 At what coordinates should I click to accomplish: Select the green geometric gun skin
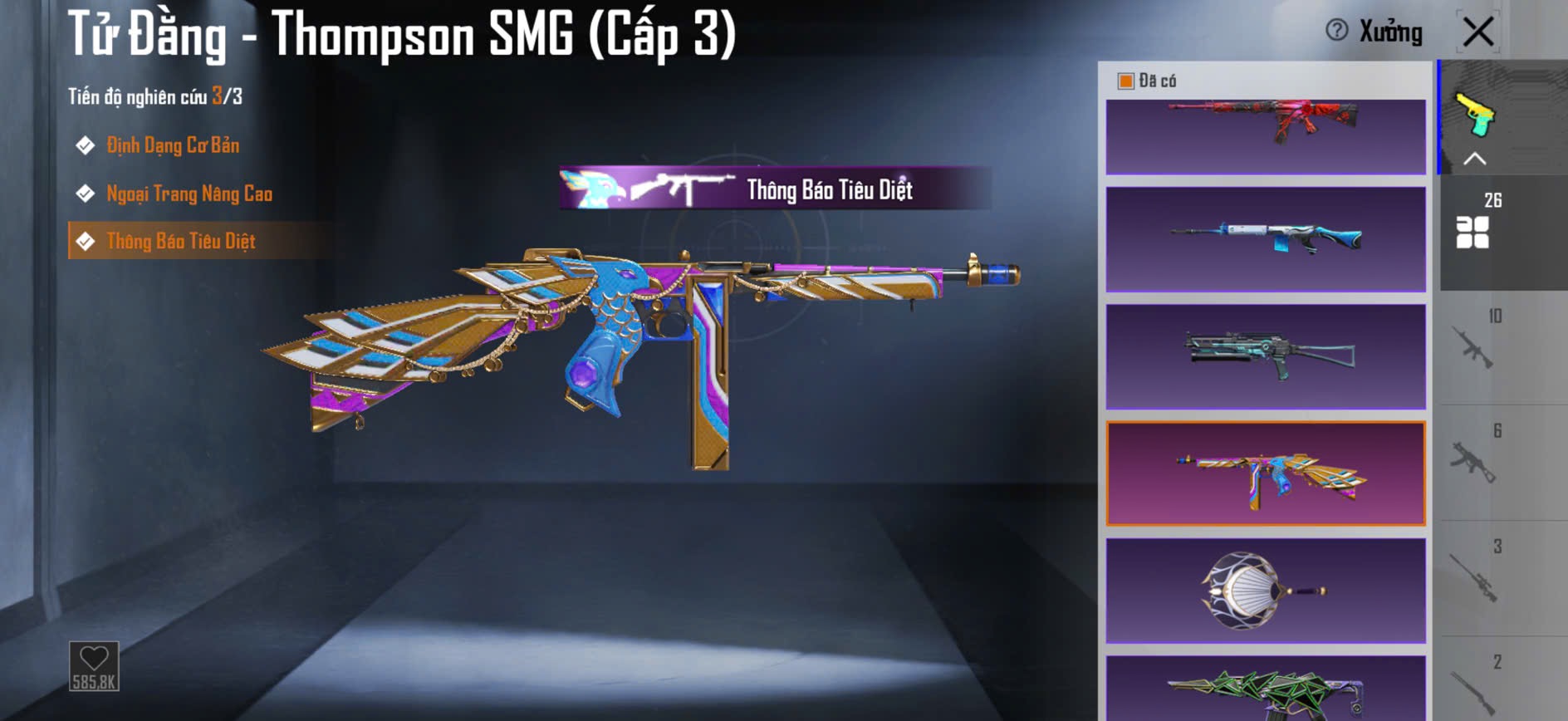point(1266,689)
